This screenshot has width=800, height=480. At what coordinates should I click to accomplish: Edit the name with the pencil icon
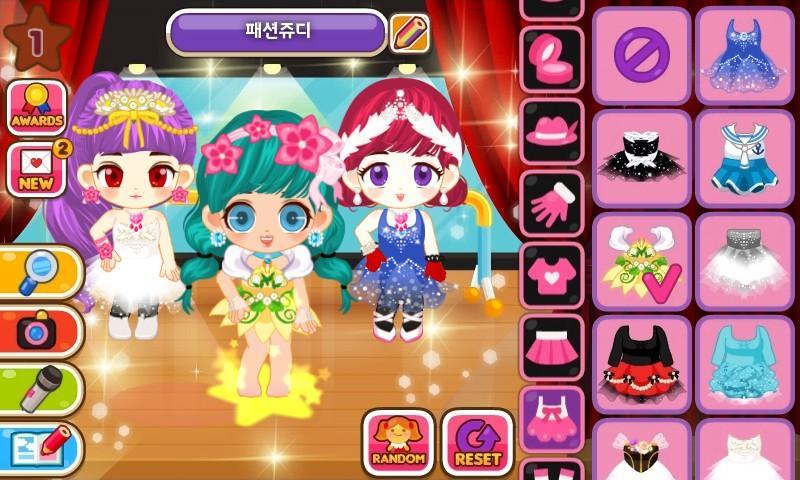409,33
